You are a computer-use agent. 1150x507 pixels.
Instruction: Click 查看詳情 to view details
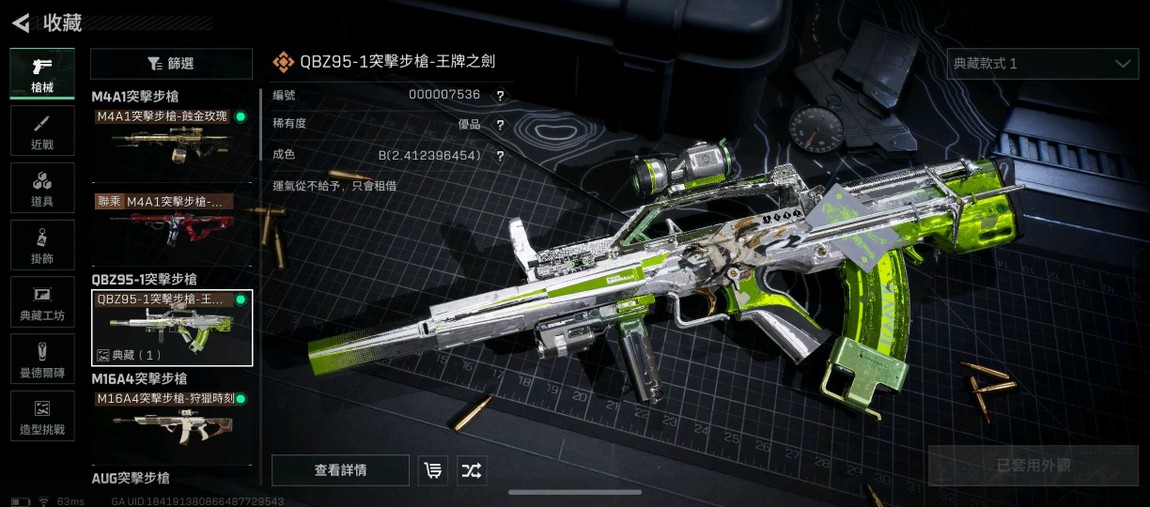coord(340,470)
